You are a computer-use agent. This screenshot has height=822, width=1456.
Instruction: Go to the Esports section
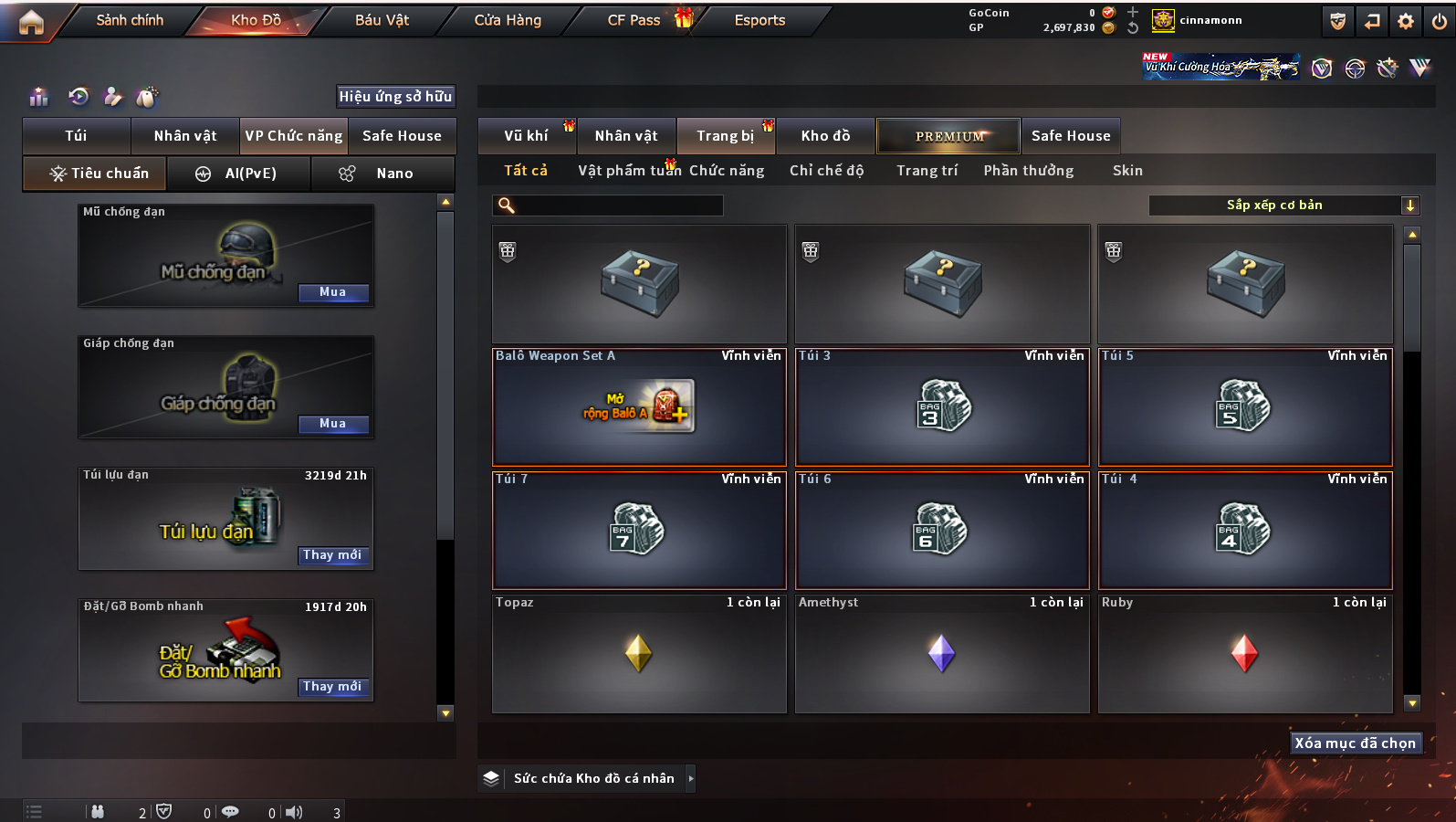(759, 20)
